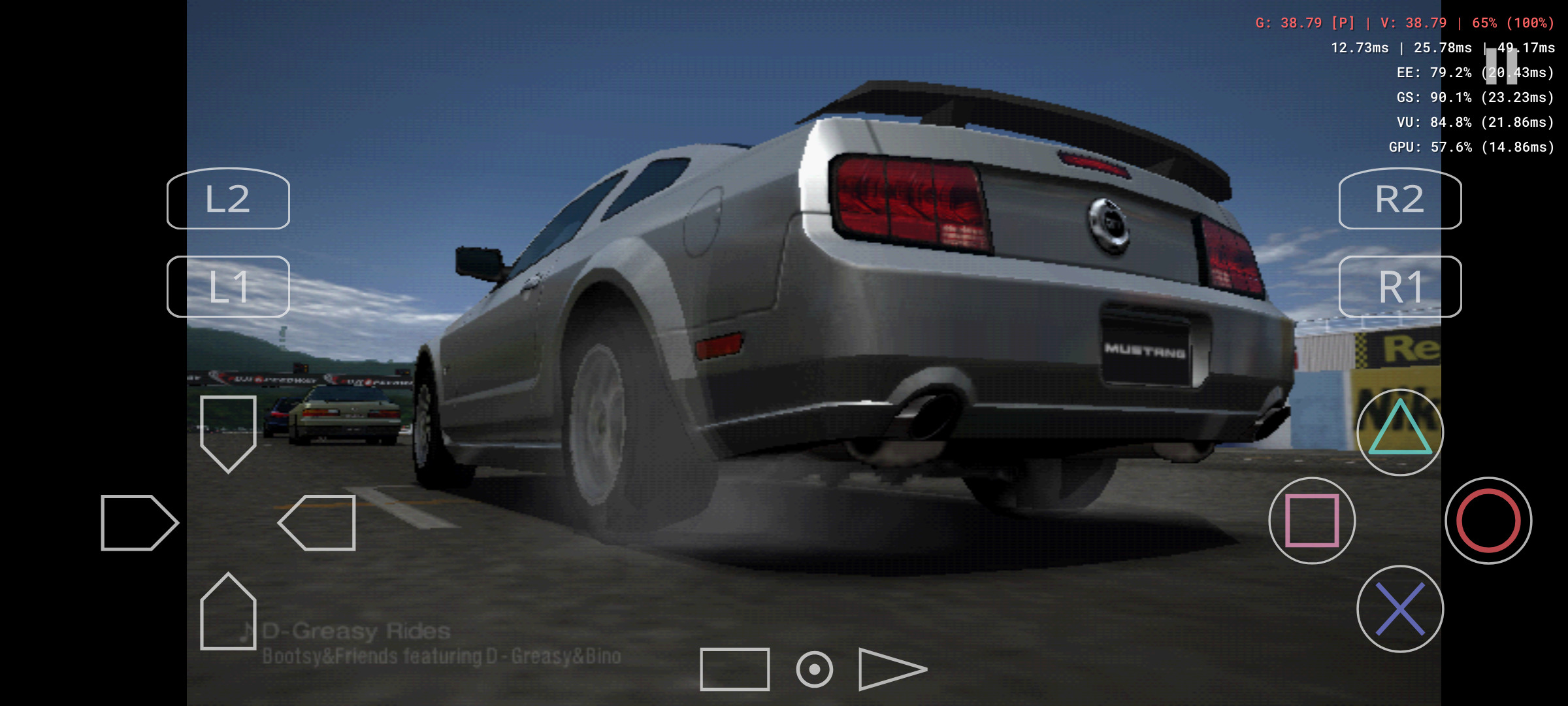Tap the R1 shoulder button
1568x706 pixels.
click(x=1399, y=286)
